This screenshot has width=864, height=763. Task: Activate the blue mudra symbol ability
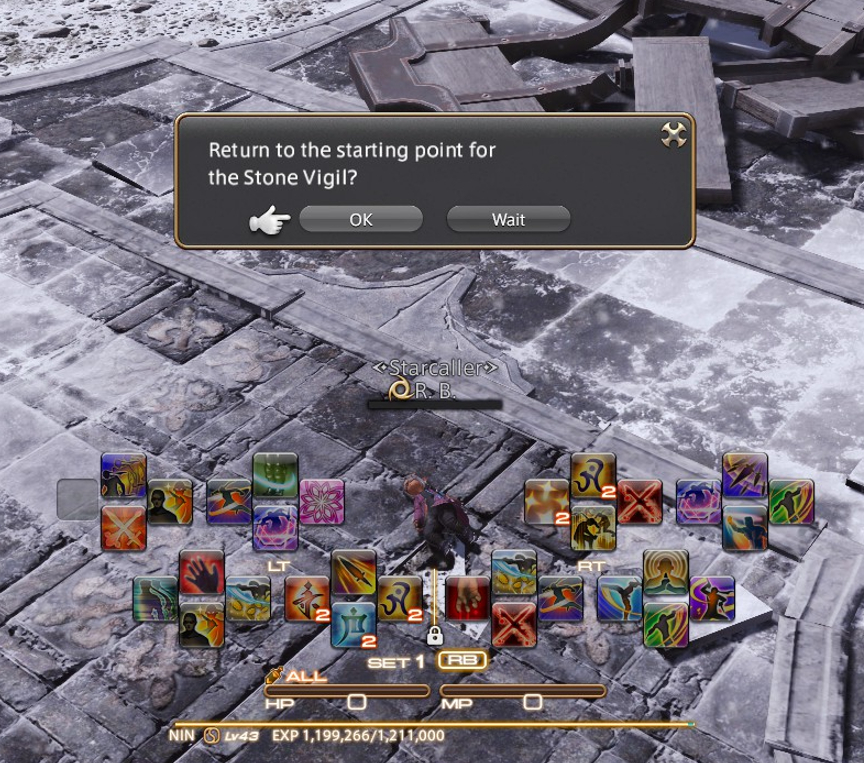tap(353, 624)
